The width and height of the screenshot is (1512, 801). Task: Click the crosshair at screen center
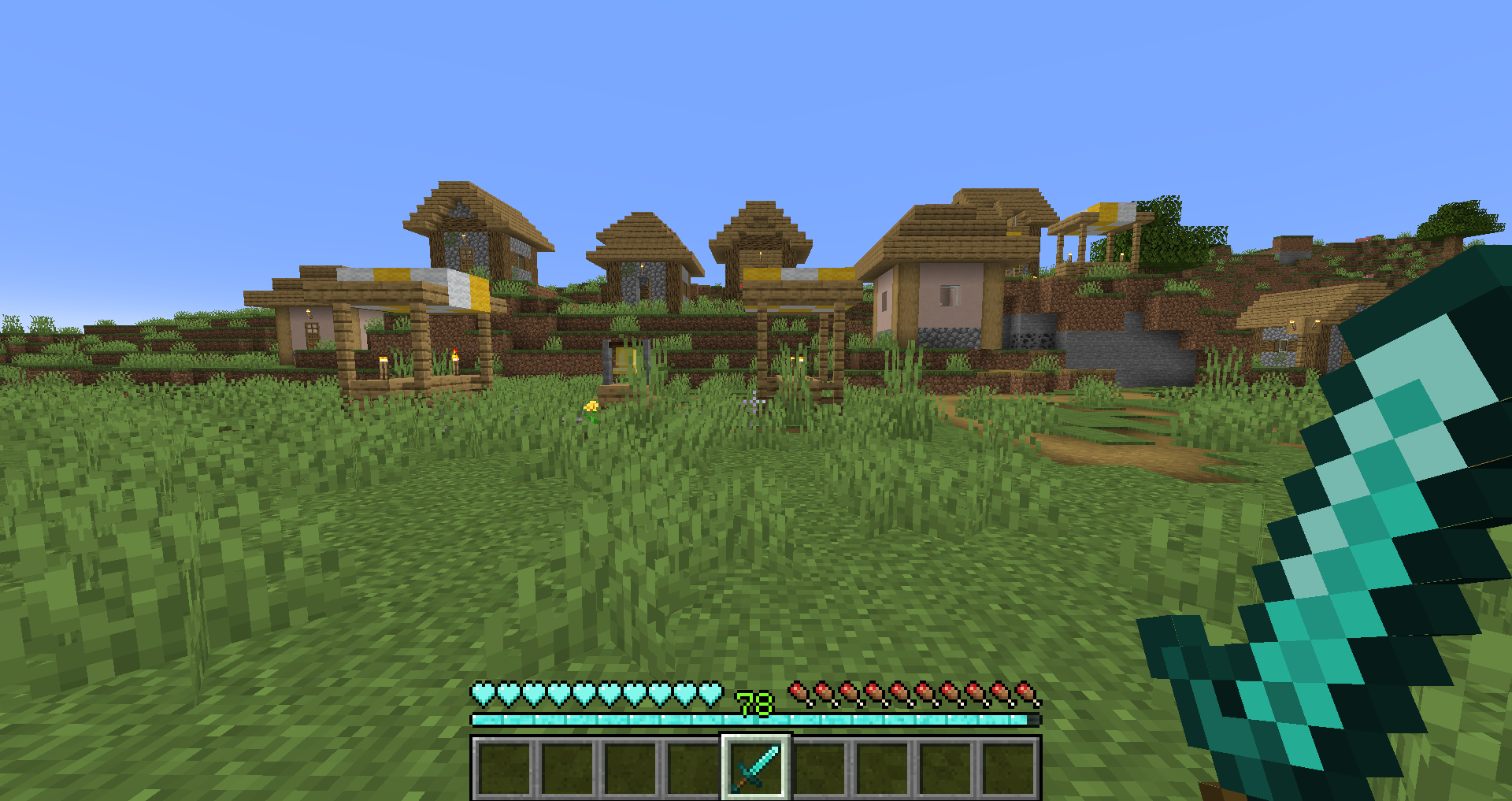point(756,400)
